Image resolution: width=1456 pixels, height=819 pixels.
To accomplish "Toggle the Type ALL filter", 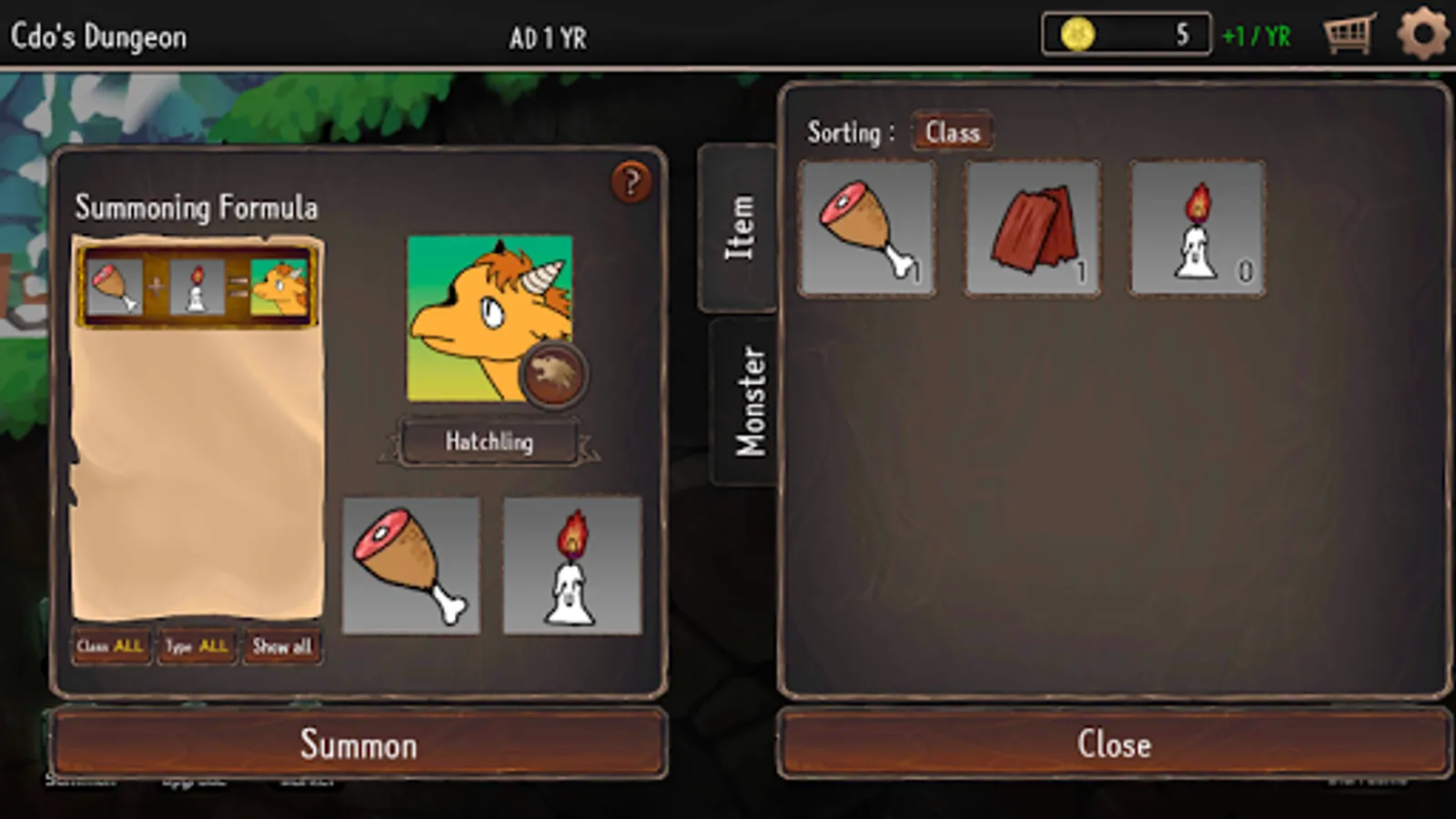I will 197,646.
